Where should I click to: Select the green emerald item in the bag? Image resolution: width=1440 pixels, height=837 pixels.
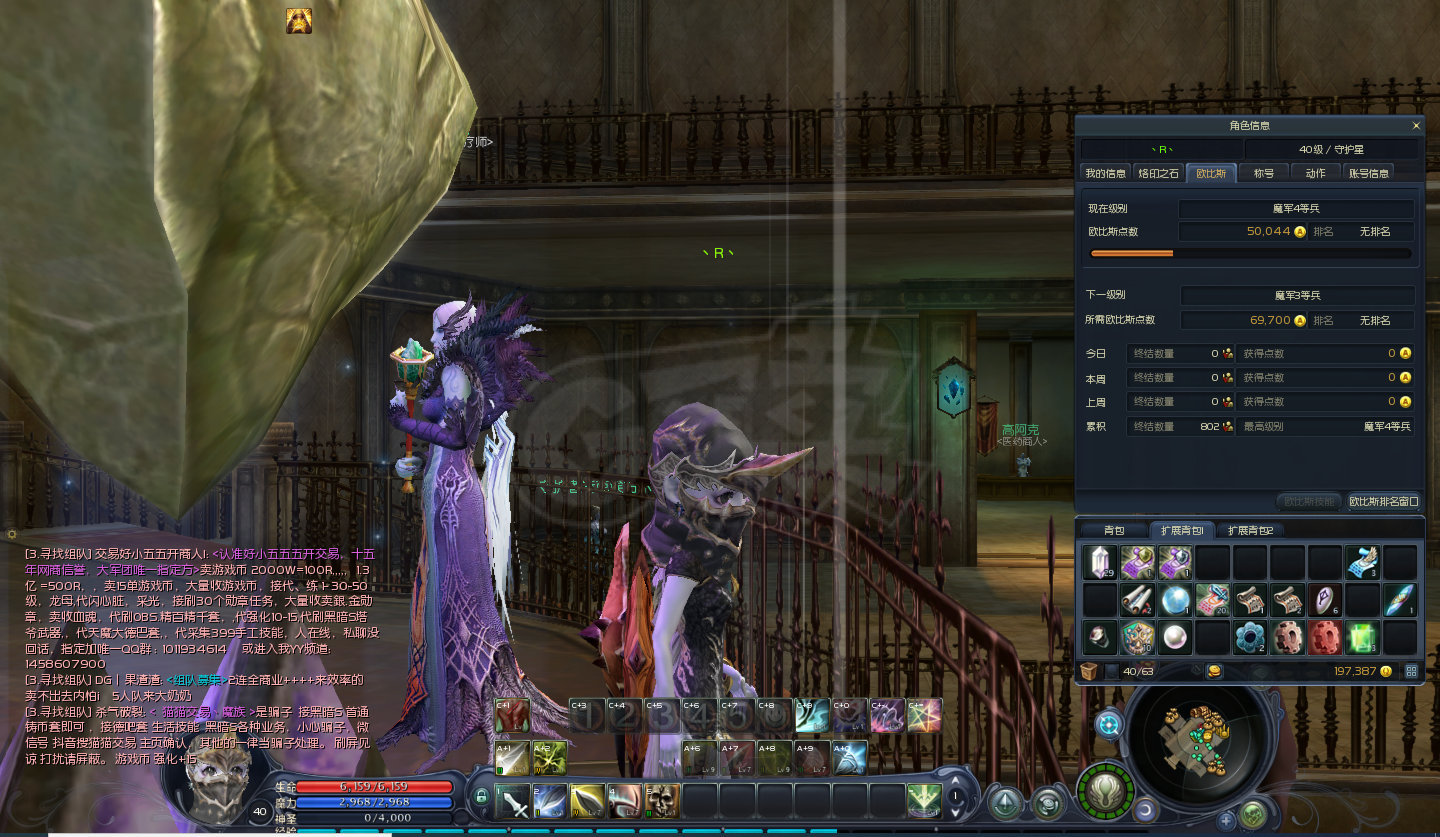pos(1362,637)
